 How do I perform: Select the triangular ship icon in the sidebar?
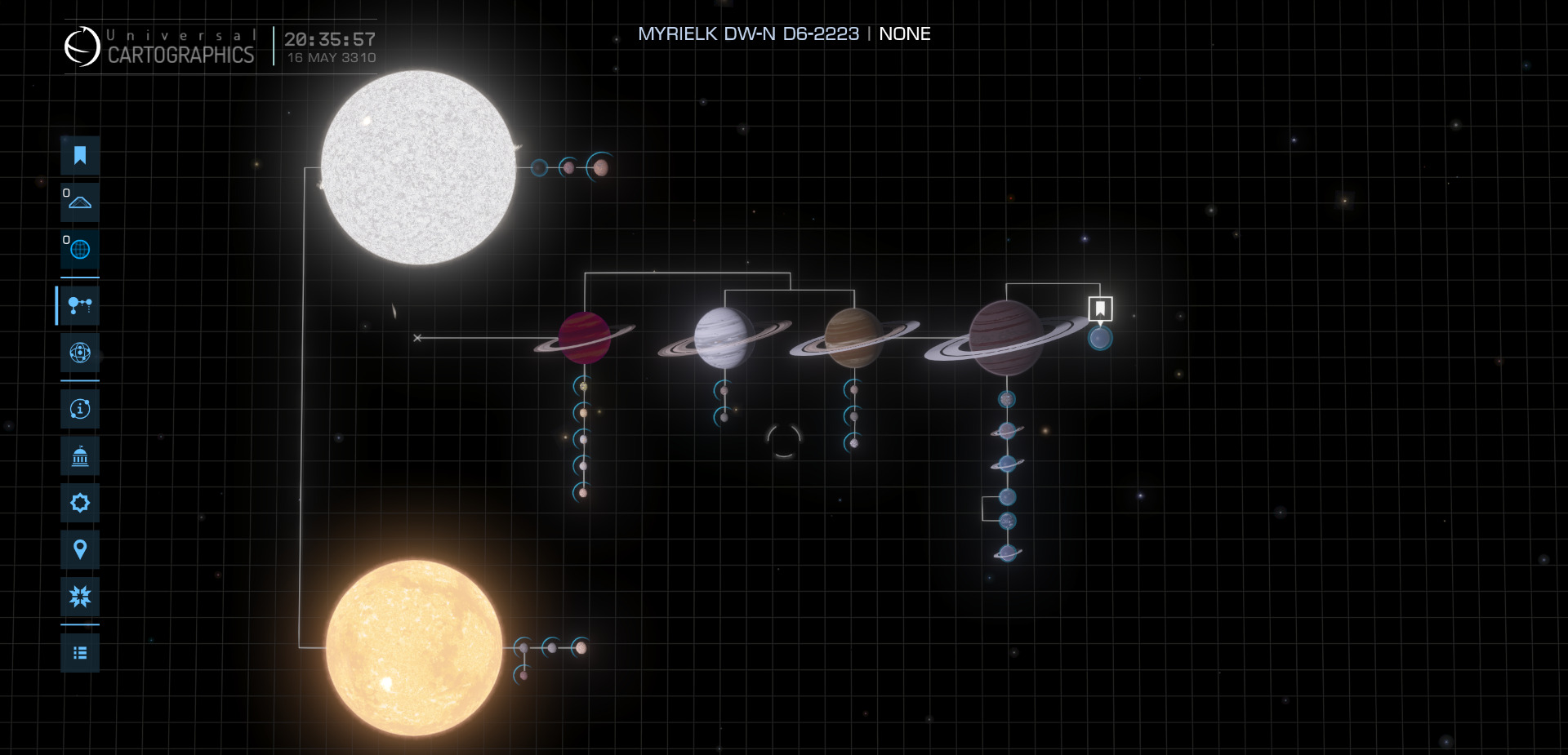coord(80,202)
